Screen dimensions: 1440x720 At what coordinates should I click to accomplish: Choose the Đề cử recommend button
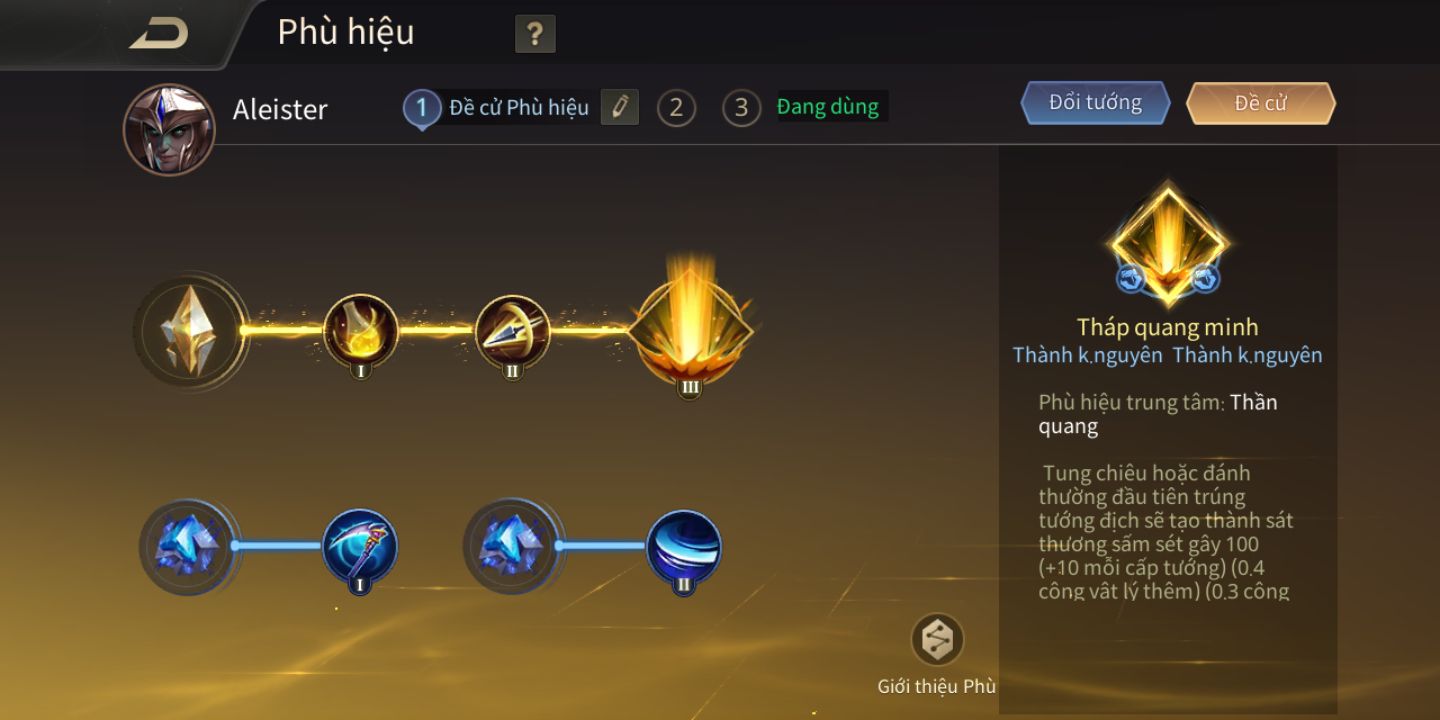(x=1260, y=103)
